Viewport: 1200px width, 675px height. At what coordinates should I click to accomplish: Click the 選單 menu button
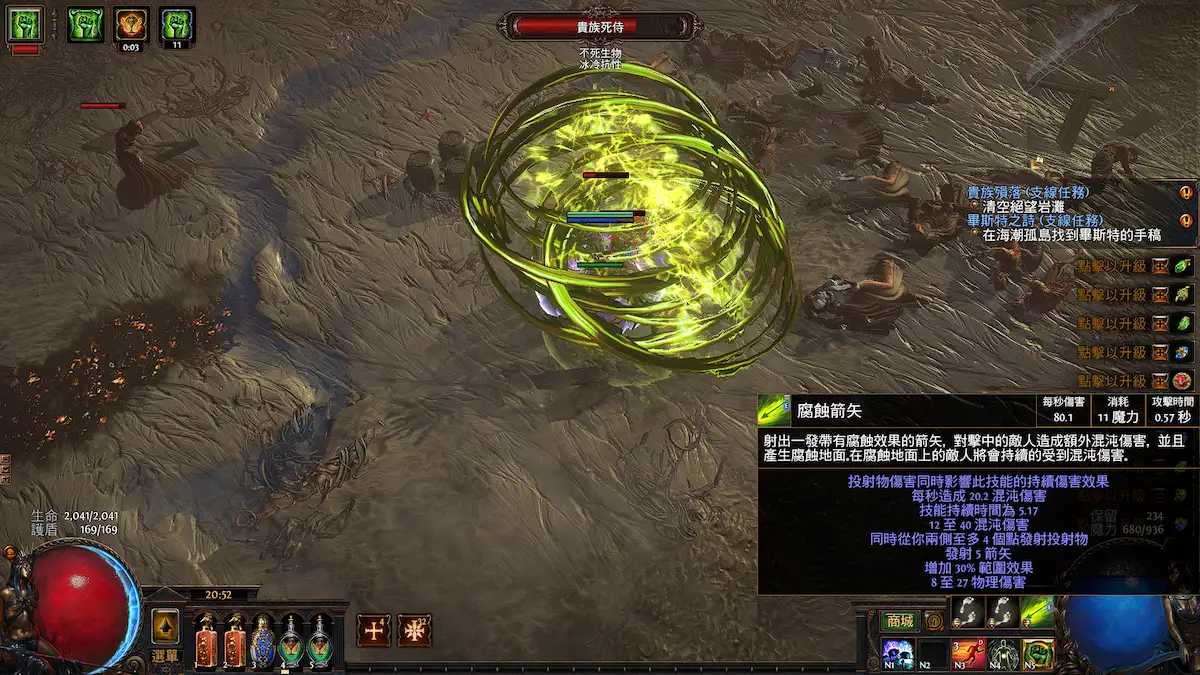(165, 655)
